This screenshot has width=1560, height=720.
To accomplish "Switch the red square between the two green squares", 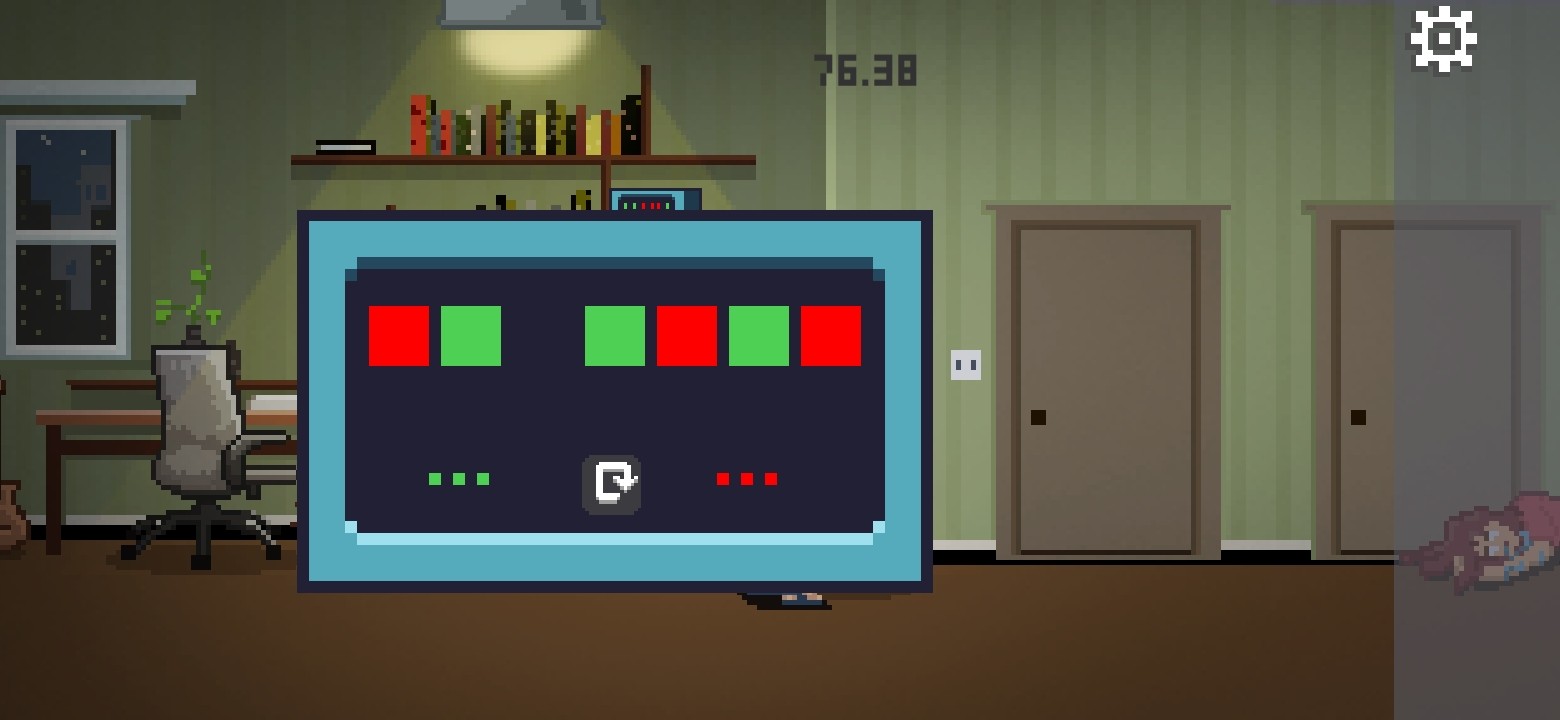I will (686, 335).
